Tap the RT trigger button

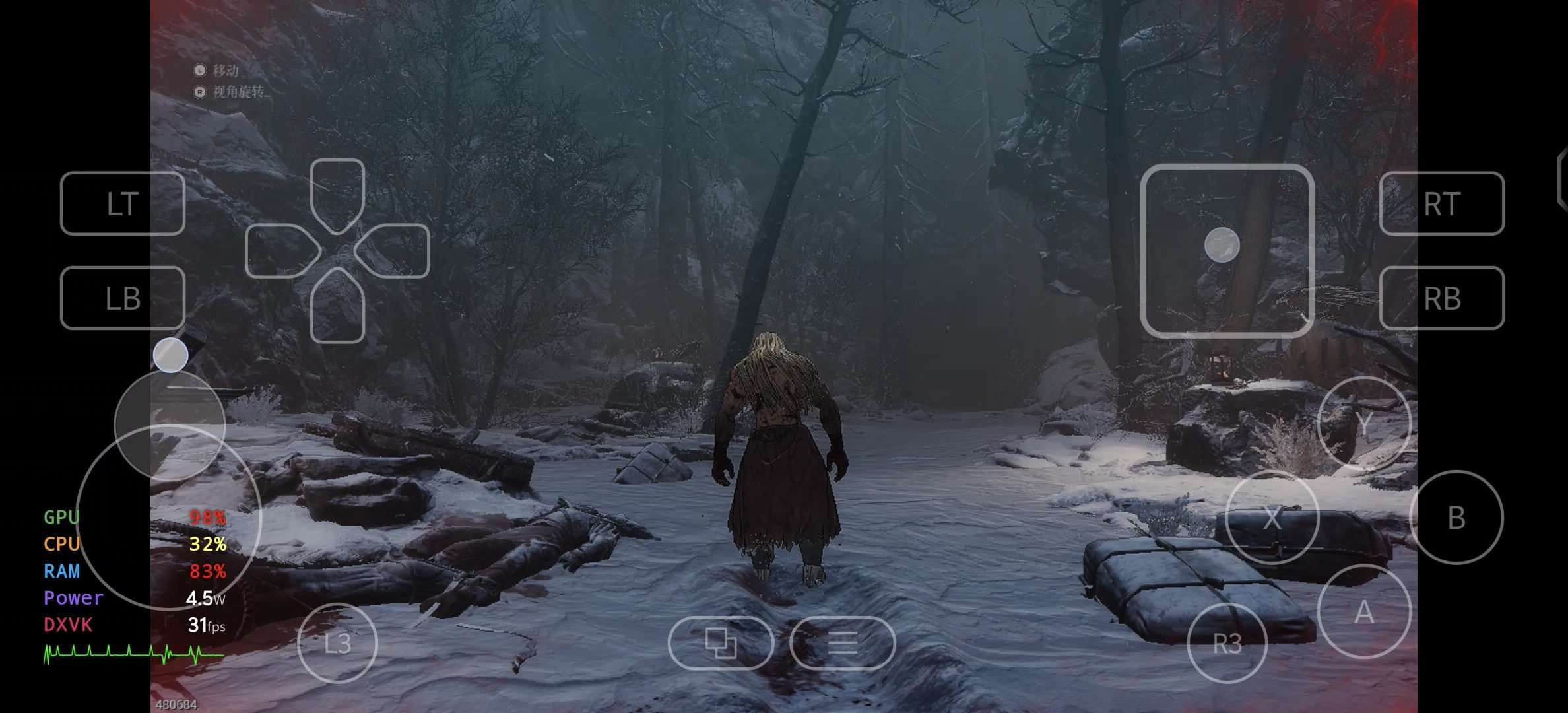(1441, 203)
